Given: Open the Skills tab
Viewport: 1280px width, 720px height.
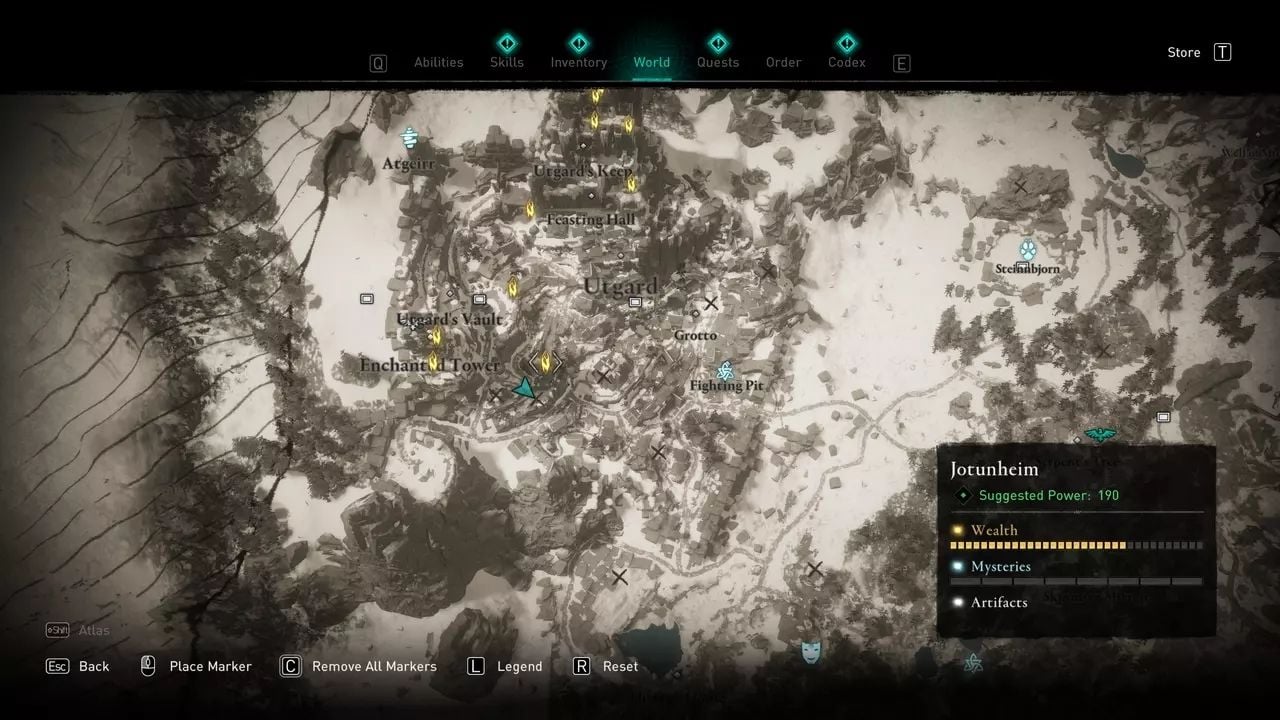Looking at the screenshot, I should click(x=507, y=62).
